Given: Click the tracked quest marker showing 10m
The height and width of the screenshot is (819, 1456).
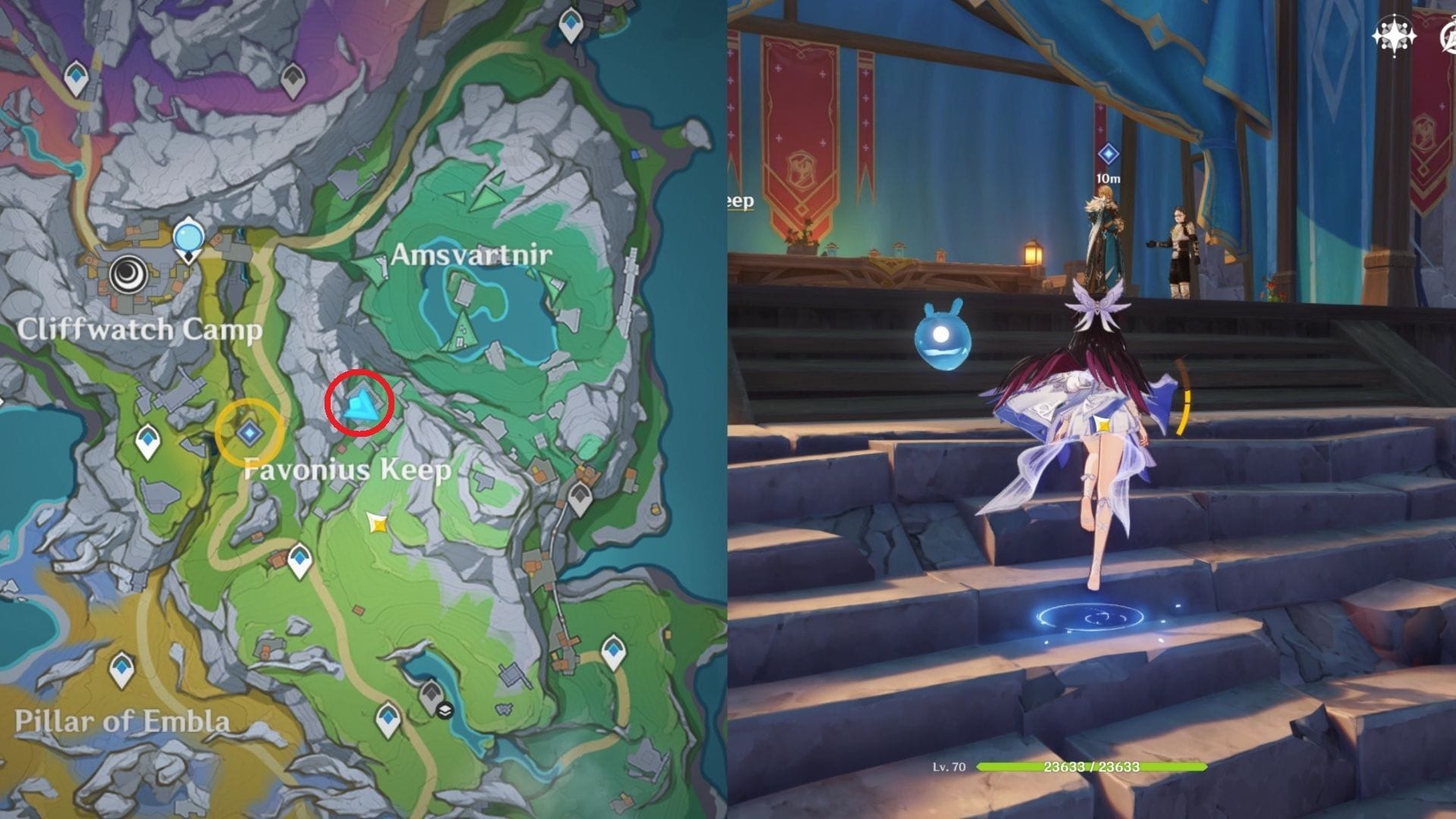Looking at the screenshot, I should point(1108,155).
